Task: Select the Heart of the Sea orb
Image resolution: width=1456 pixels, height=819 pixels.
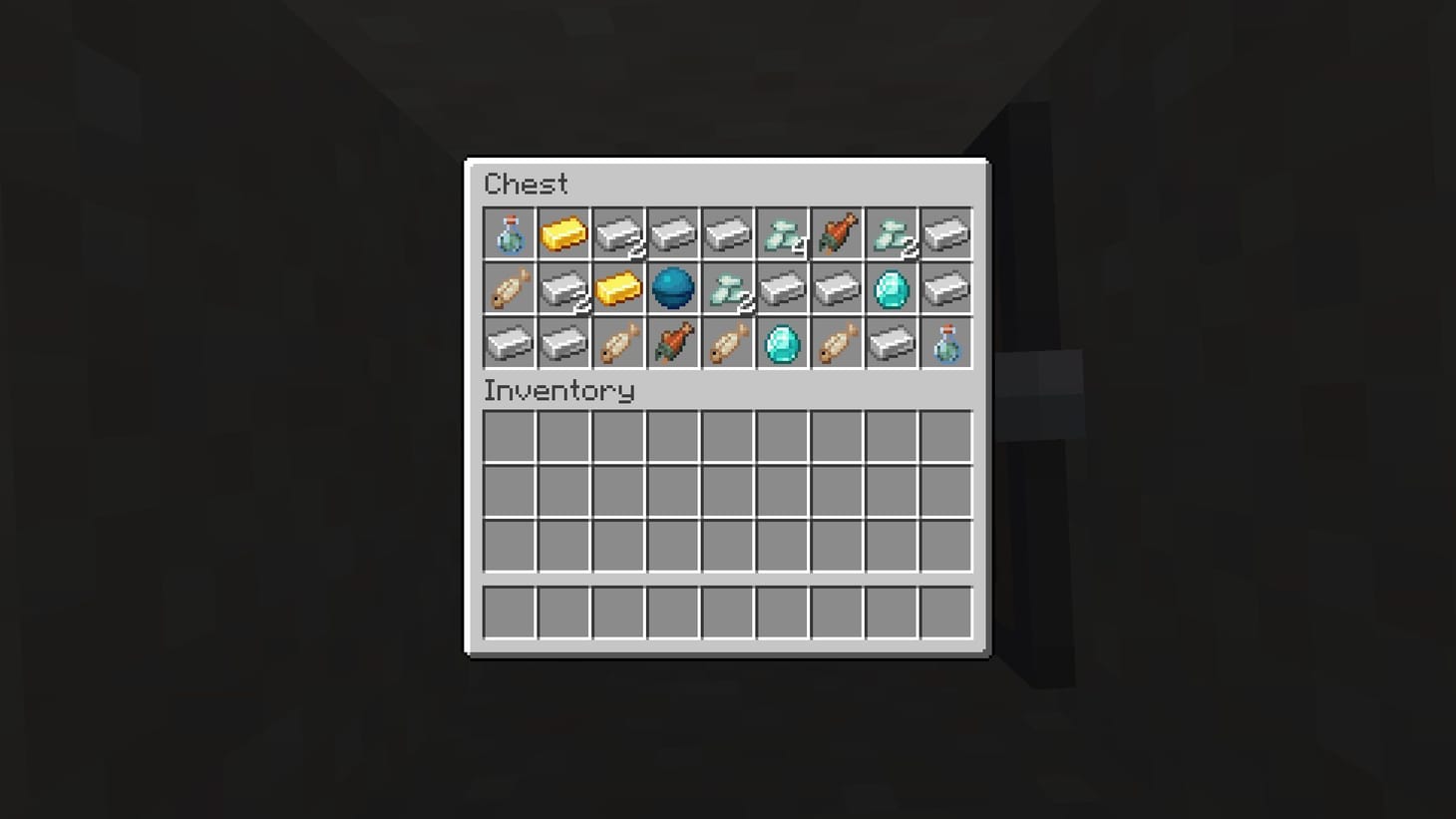Action: [673, 288]
